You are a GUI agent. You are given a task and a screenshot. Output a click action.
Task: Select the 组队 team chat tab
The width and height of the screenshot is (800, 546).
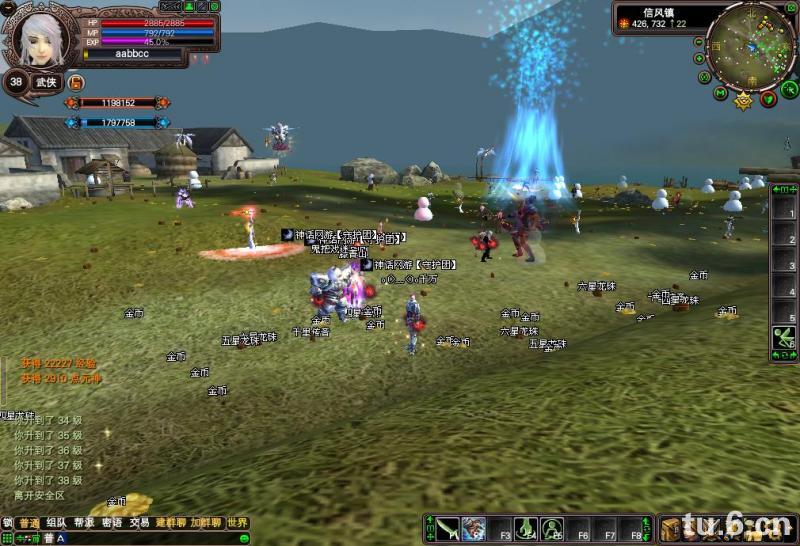[56, 523]
